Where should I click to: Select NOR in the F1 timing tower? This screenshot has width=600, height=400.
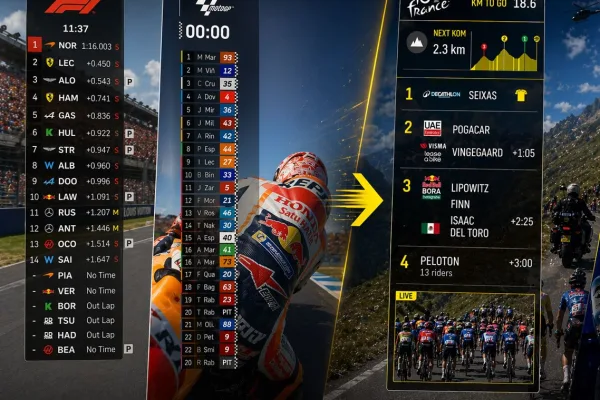pos(75,45)
